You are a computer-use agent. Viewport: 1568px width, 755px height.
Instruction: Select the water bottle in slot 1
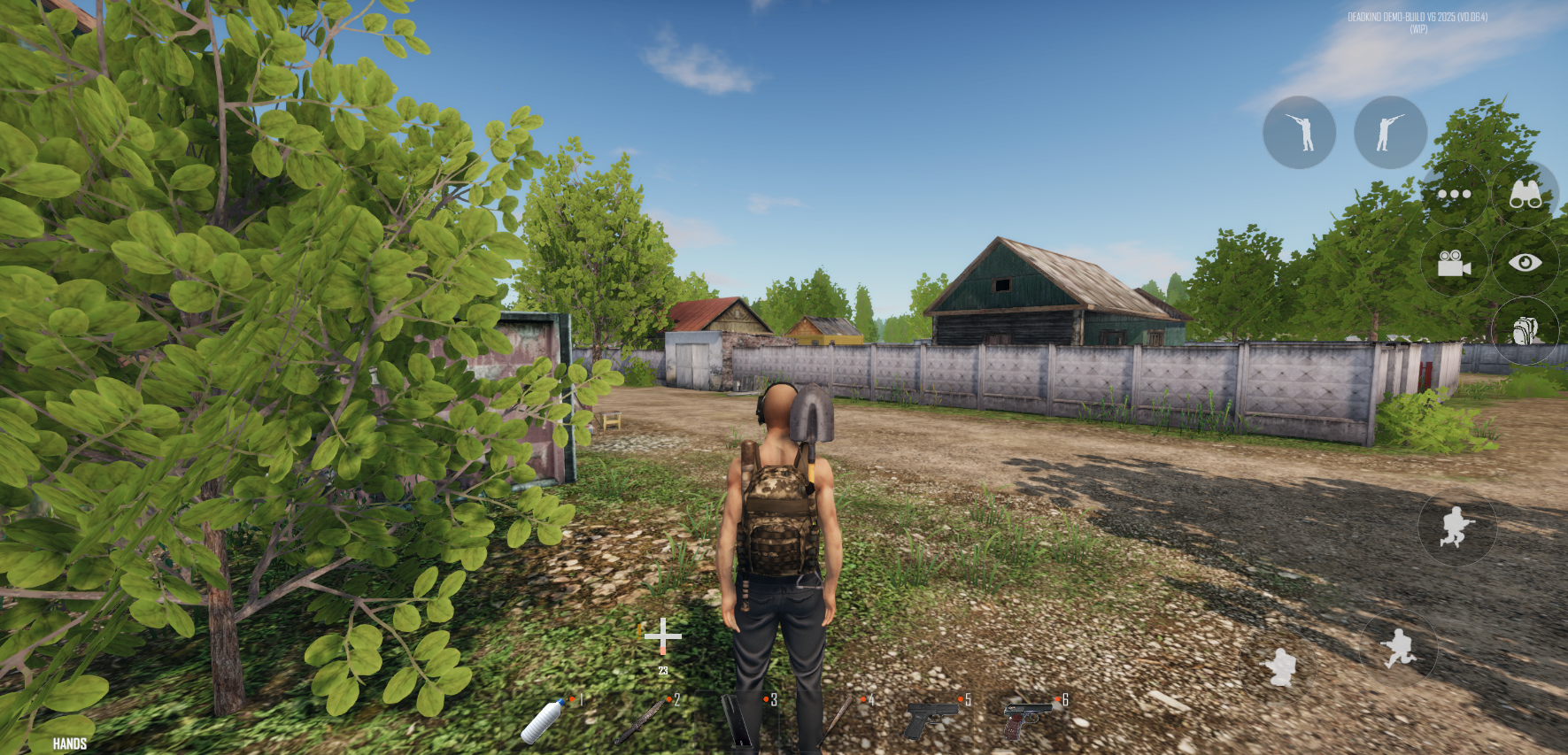click(543, 720)
